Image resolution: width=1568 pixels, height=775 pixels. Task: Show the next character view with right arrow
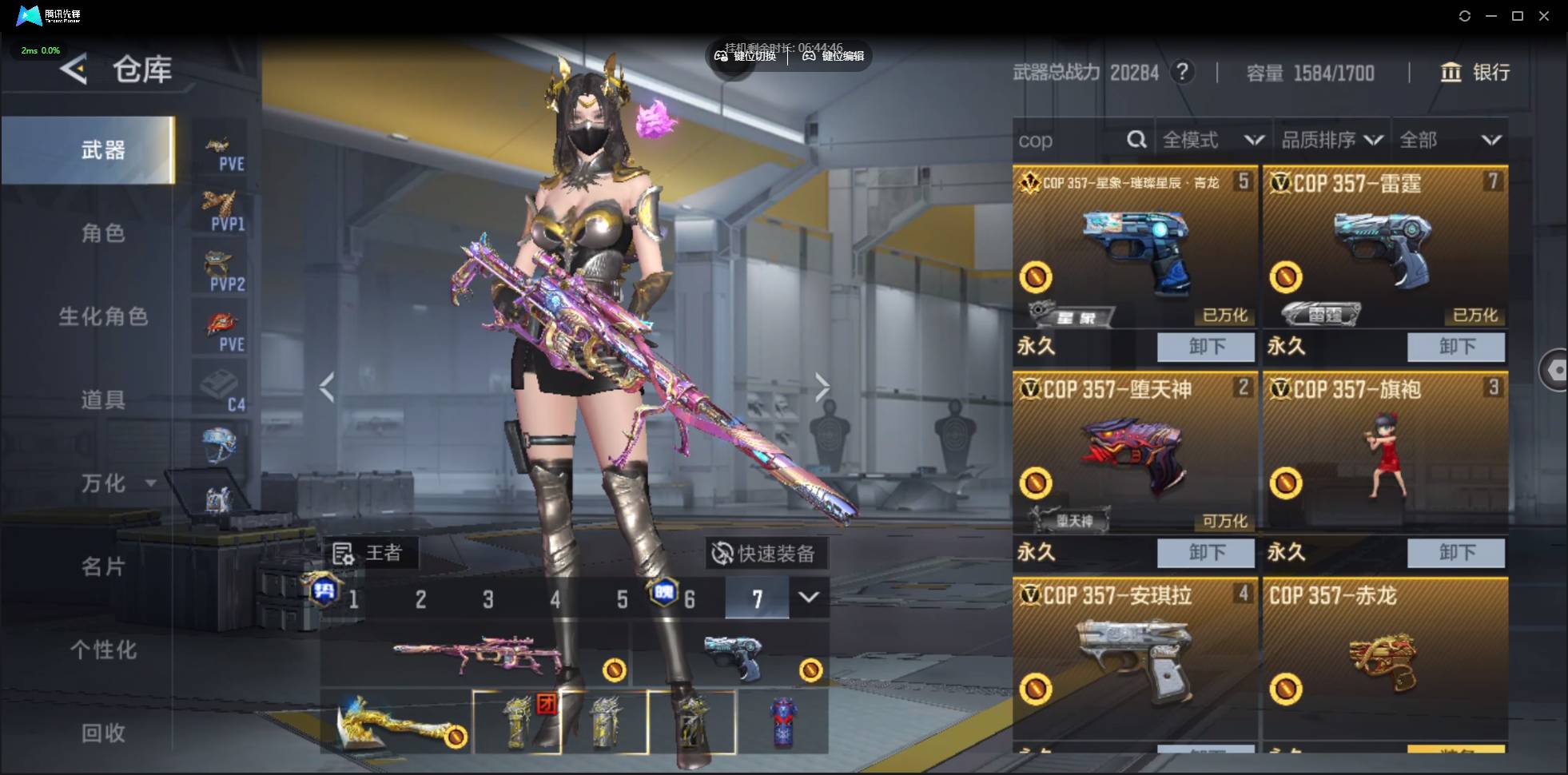click(822, 387)
